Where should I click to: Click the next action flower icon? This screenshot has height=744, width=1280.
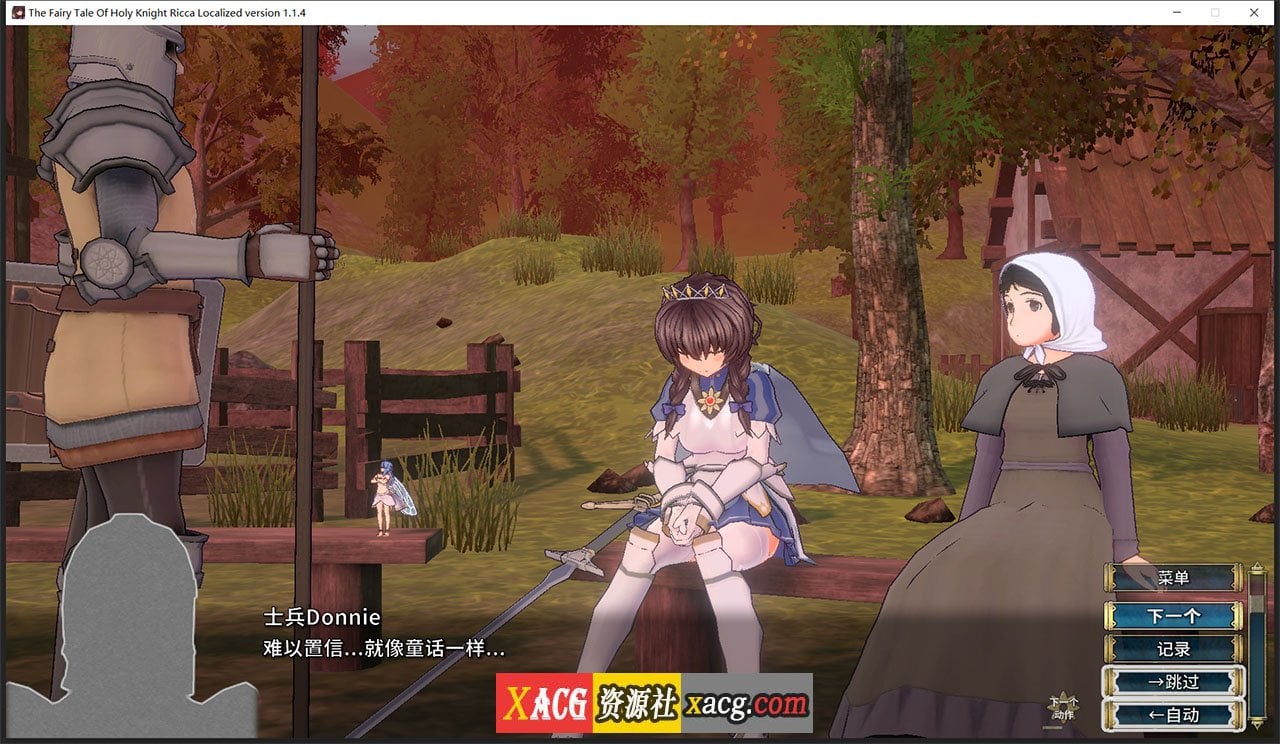click(1063, 707)
